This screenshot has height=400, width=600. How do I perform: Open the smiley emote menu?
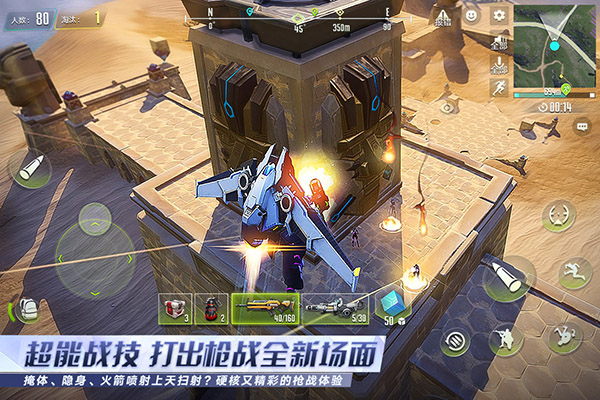(471, 15)
